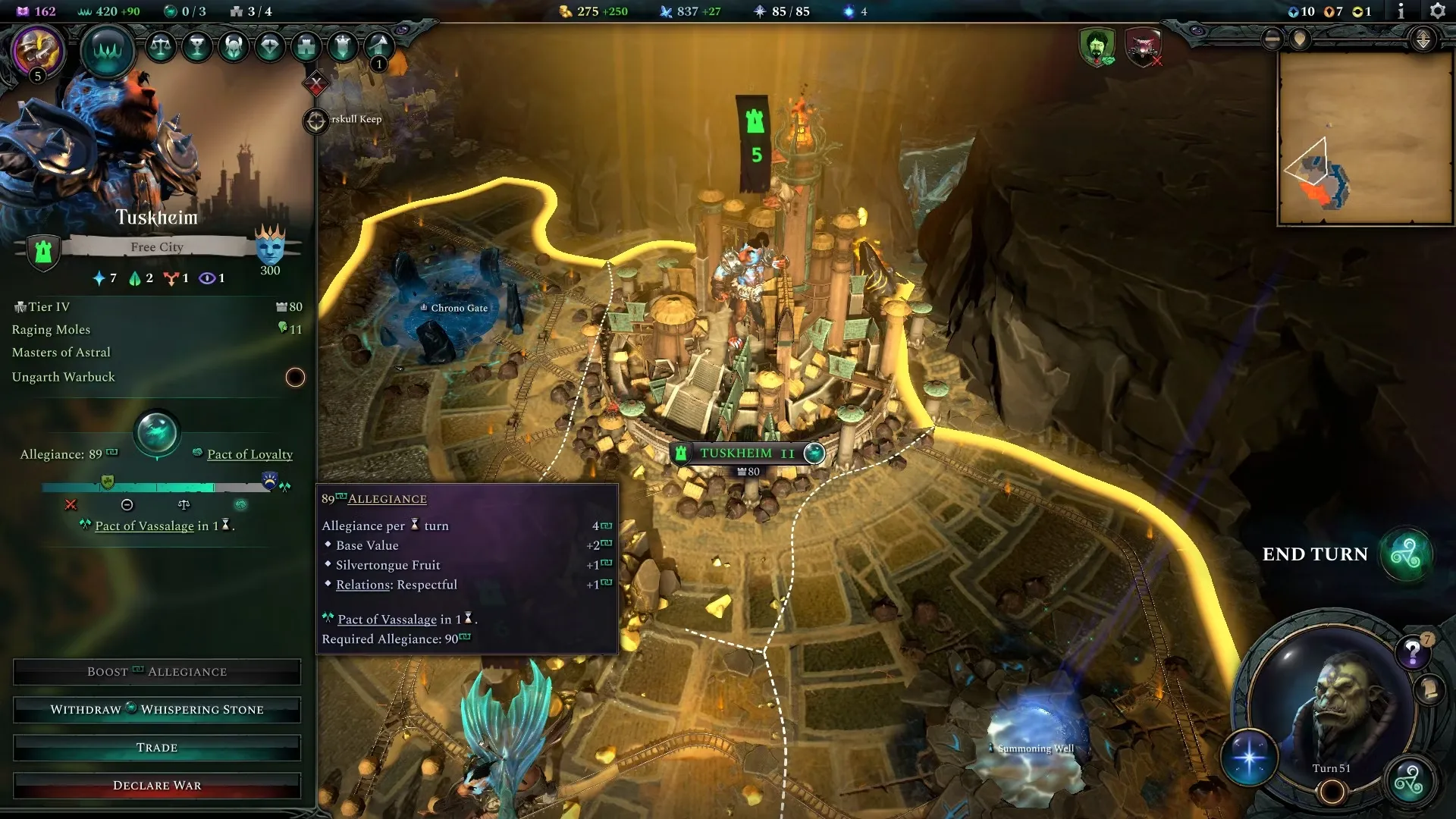
Task: Open Trade with Tuskheim
Action: pos(157,748)
